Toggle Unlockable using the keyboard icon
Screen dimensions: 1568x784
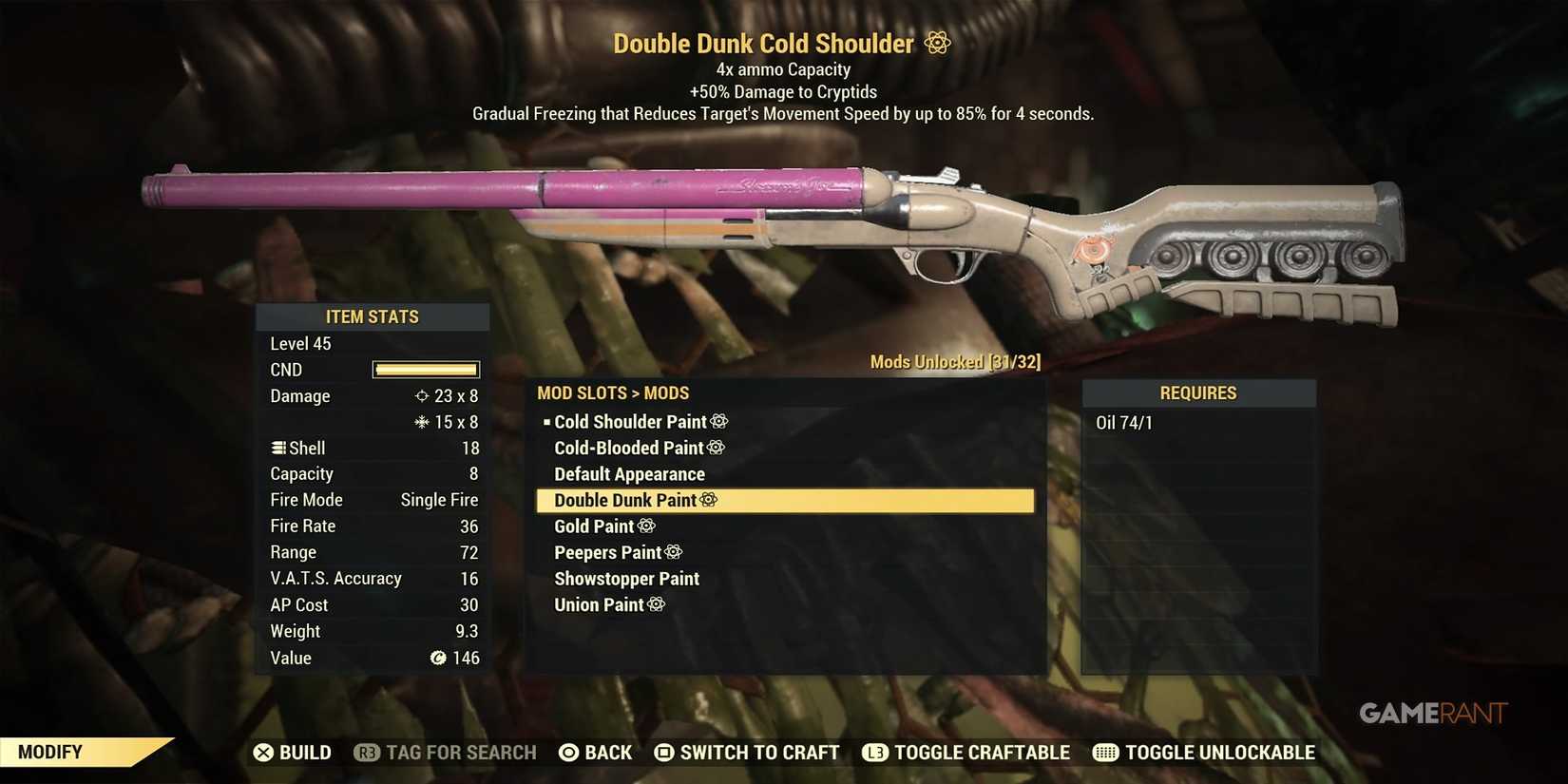pyautogui.click(x=1104, y=752)
